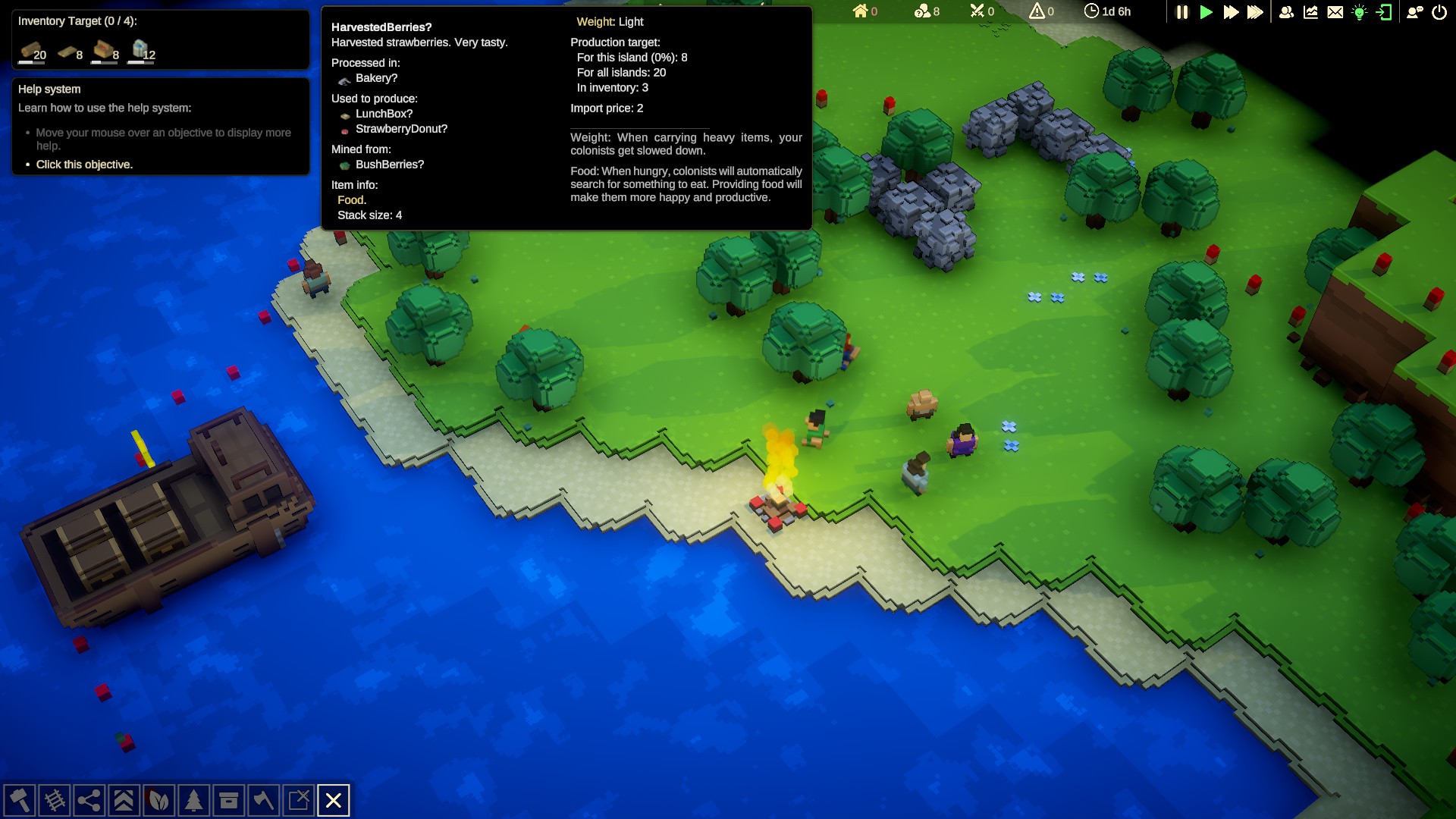This screenshot has height=819, width=1456.
Task: Select the hammer build tool
Action: [x=19, y=800]
